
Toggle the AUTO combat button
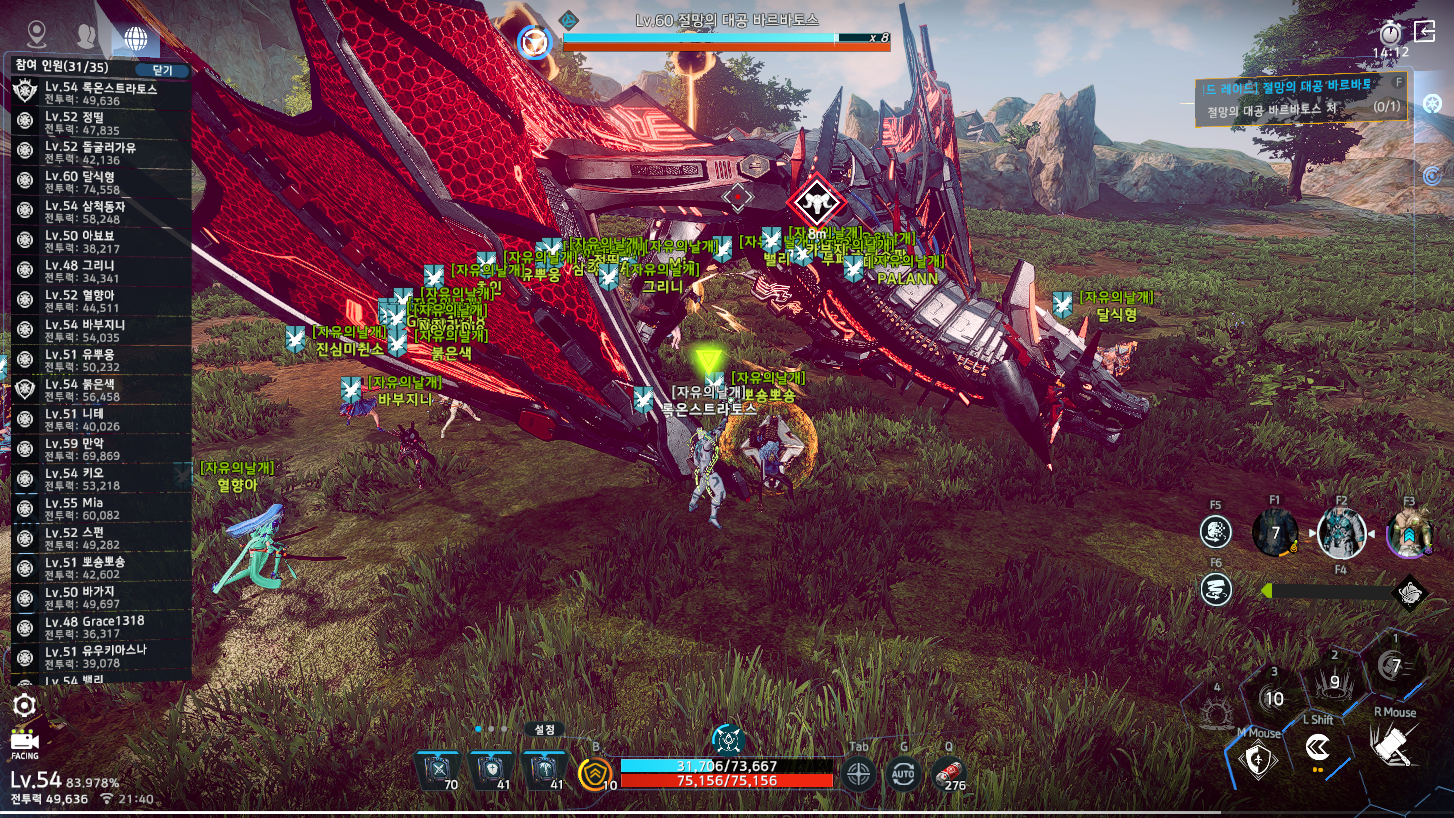coord(904,773)
